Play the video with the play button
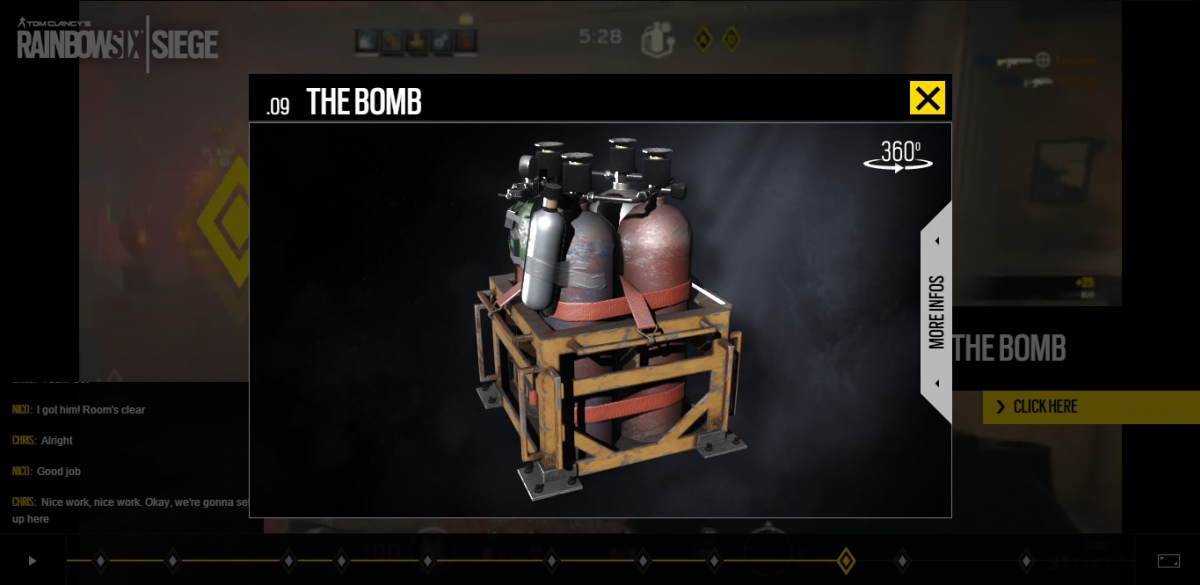 point(32,561)
